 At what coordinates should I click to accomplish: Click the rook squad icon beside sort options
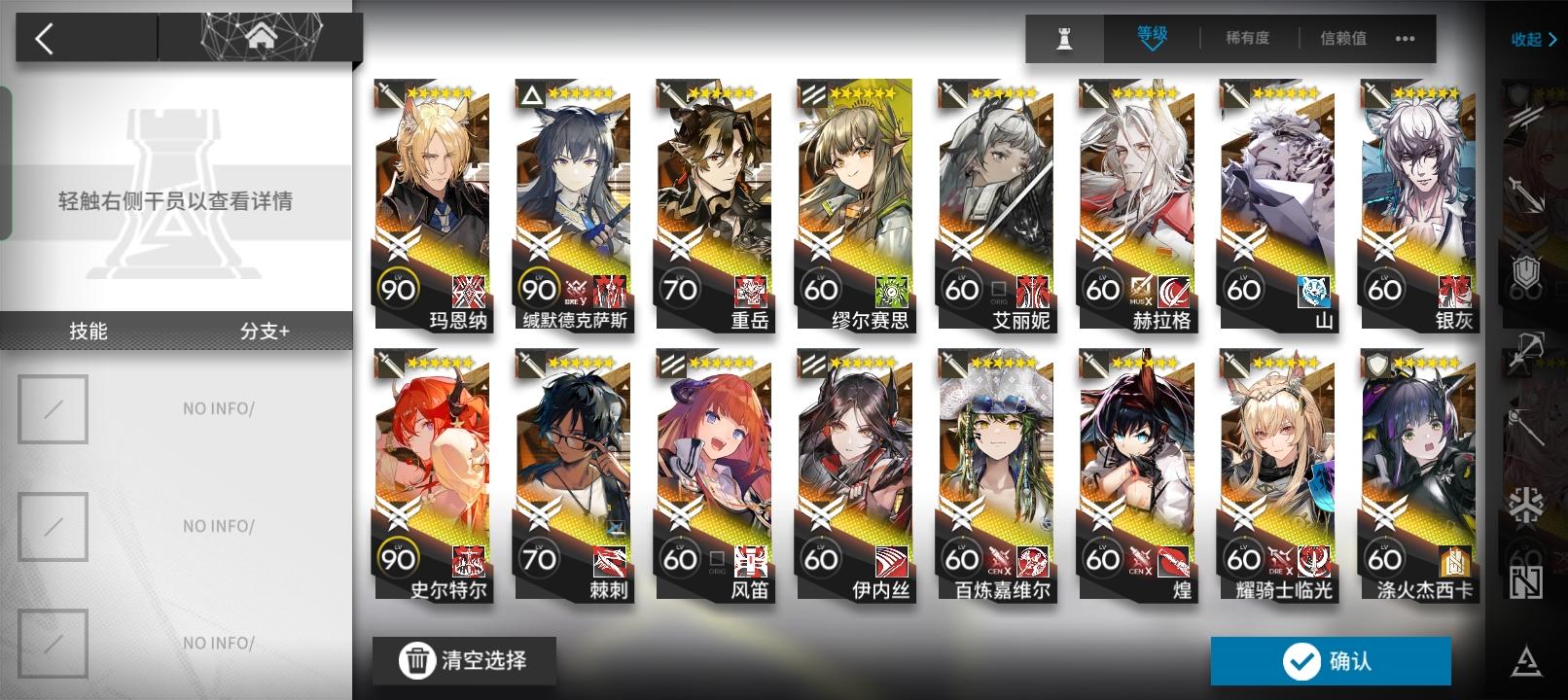[x=1063, y=39]
